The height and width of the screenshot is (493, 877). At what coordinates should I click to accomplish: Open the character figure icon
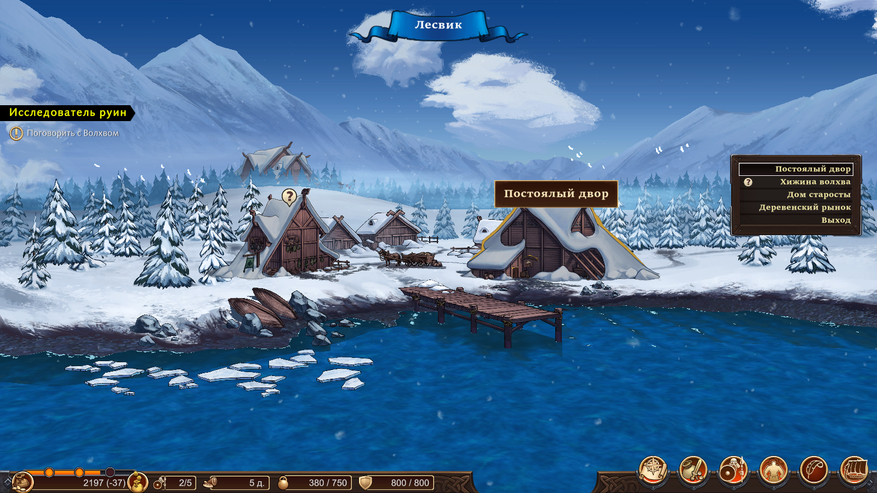click(773, 469)
